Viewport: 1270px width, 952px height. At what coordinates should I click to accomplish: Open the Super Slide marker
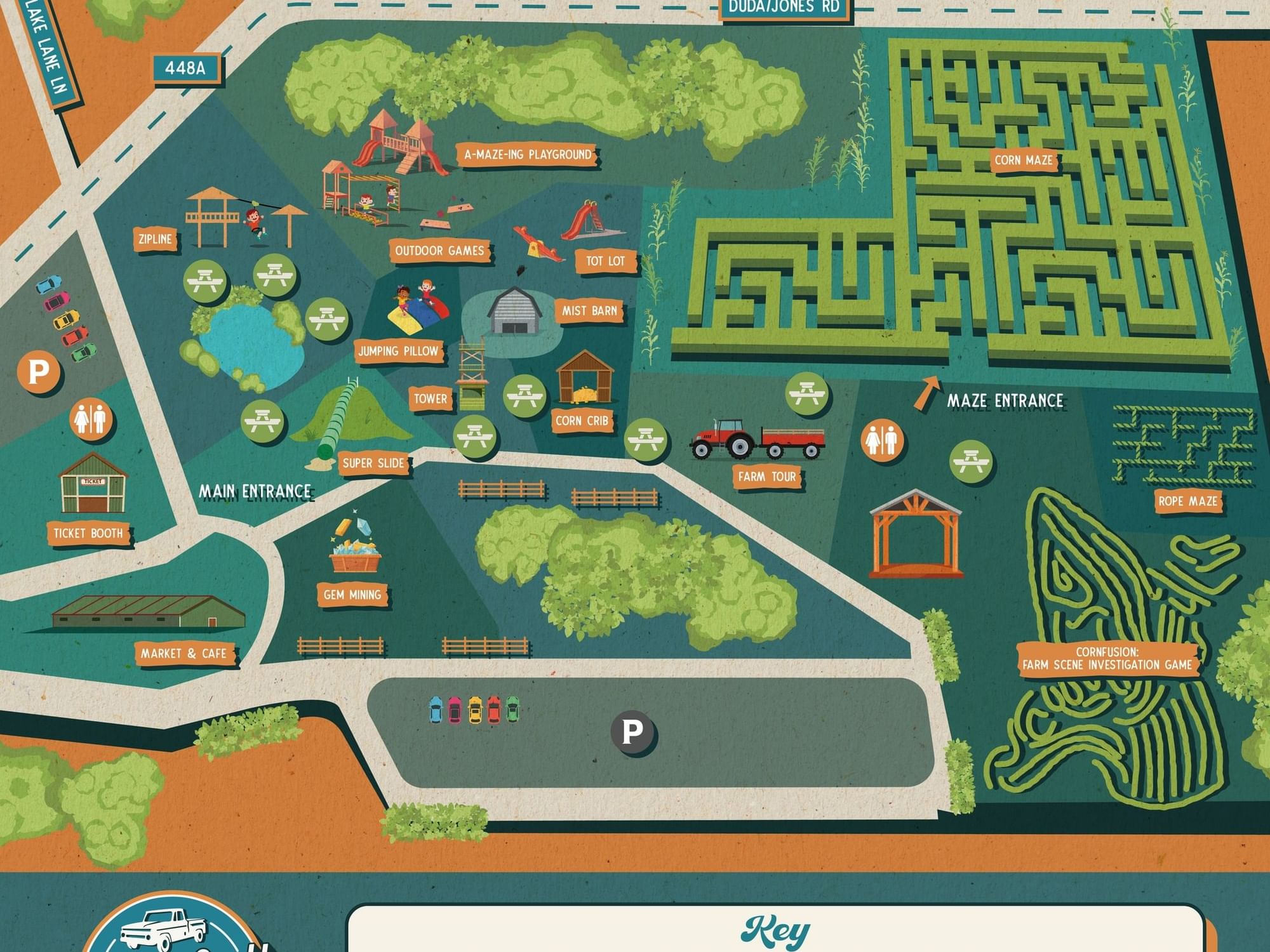click(373, 463)
